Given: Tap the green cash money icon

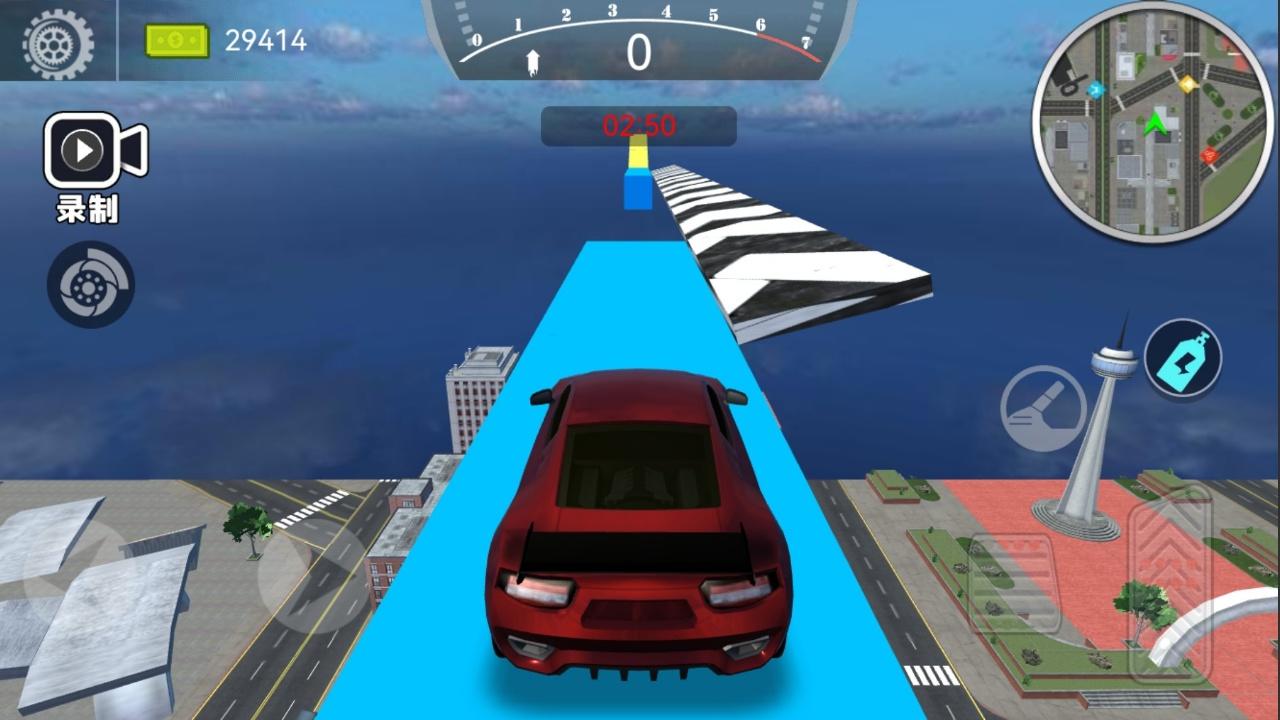Looking at the screenshot, I should click(x=178, y=40).
